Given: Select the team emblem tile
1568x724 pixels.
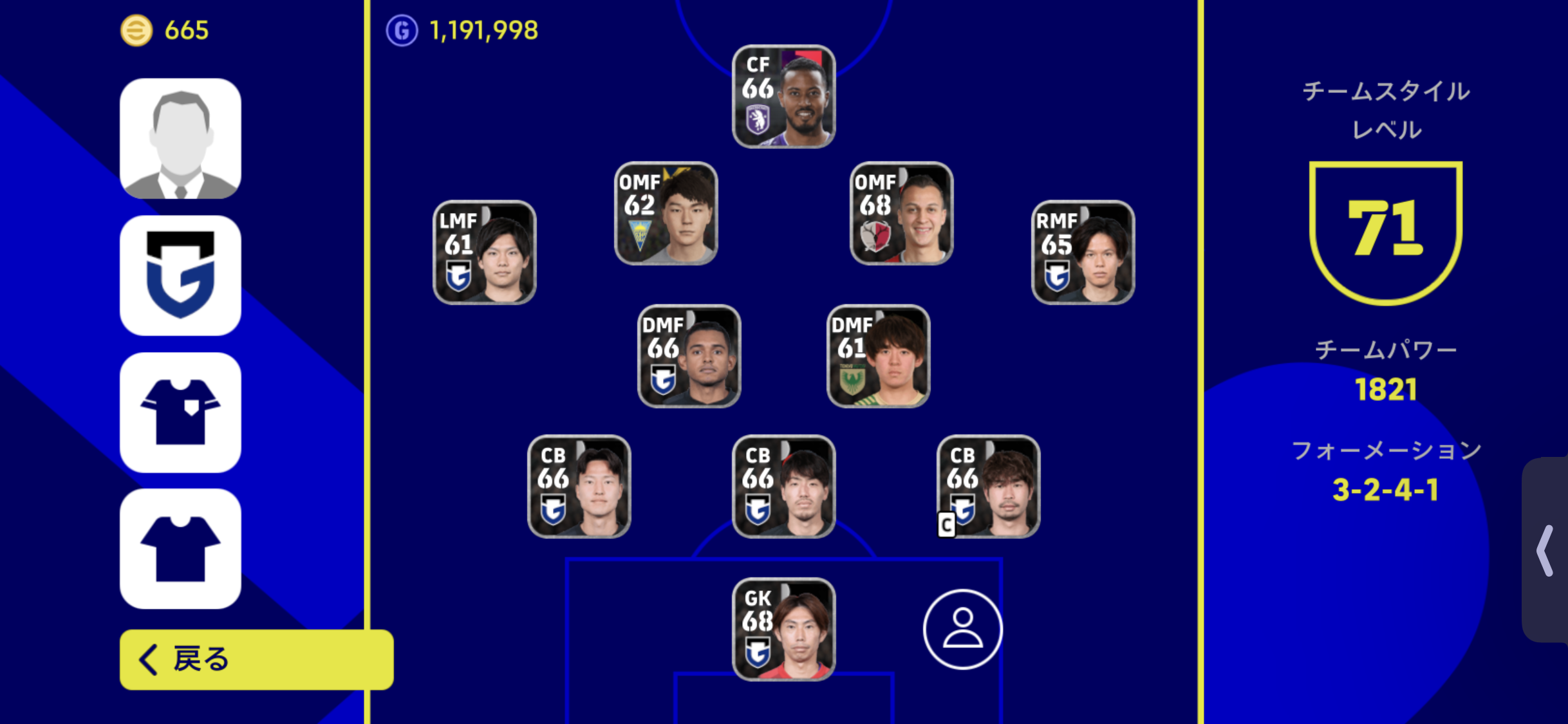Looking at the screenshot, I should point(180,275).
